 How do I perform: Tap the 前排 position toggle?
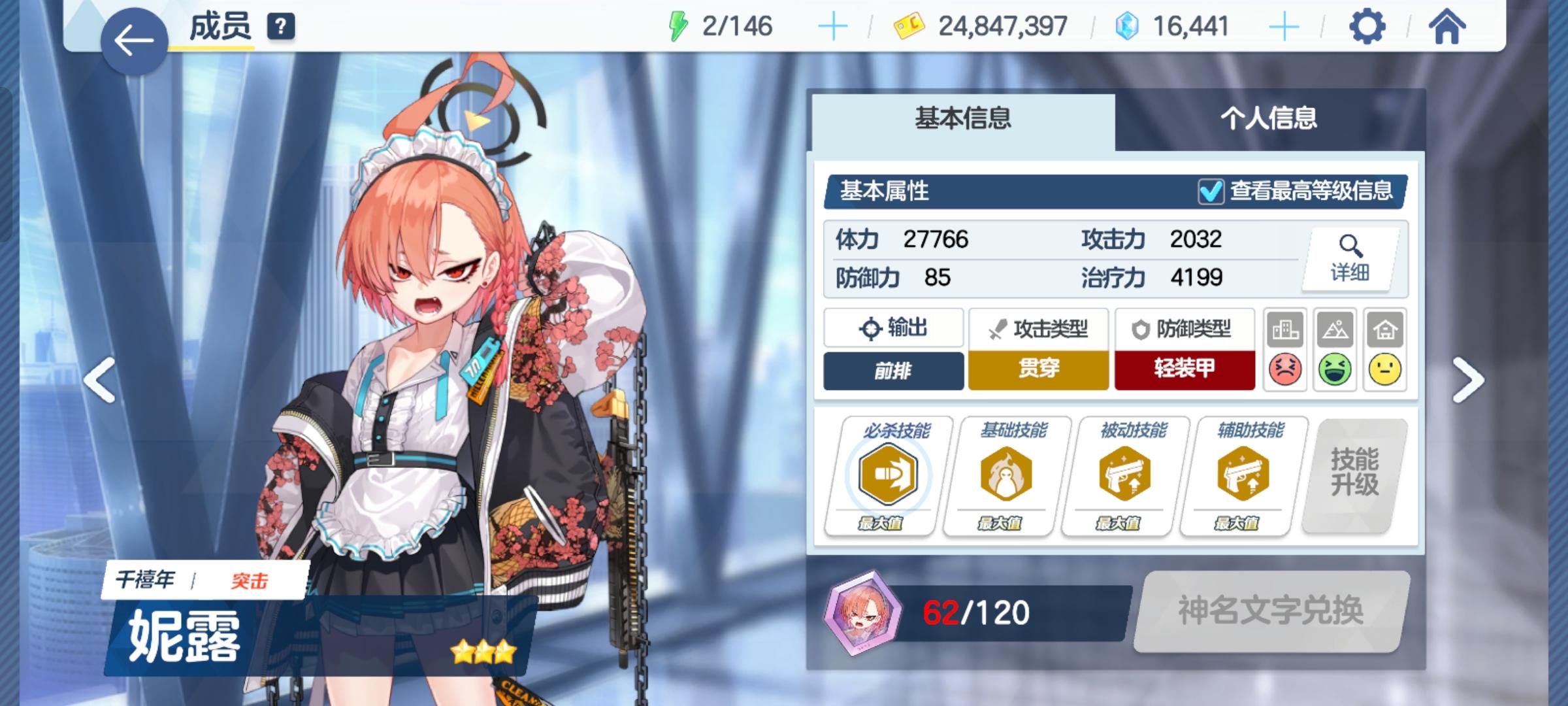tap(893, 368)
